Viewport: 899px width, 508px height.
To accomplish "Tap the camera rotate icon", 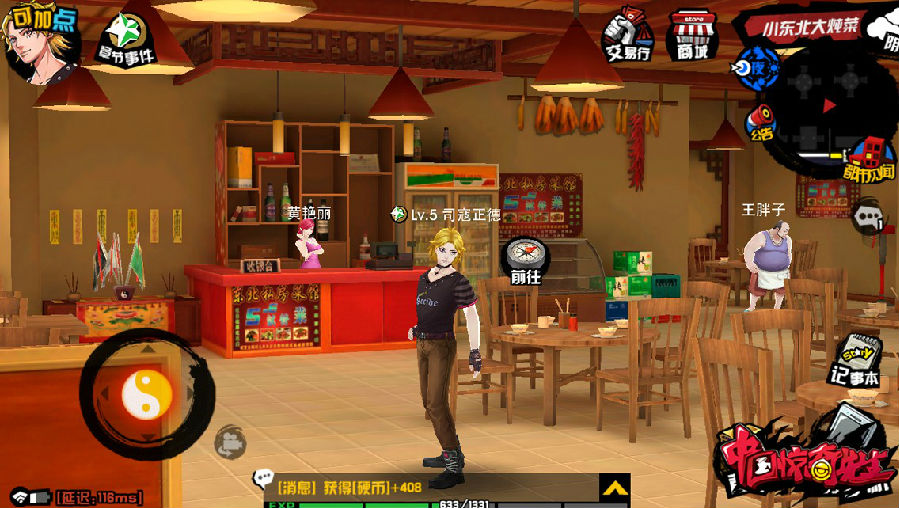I will coord(229,438).
